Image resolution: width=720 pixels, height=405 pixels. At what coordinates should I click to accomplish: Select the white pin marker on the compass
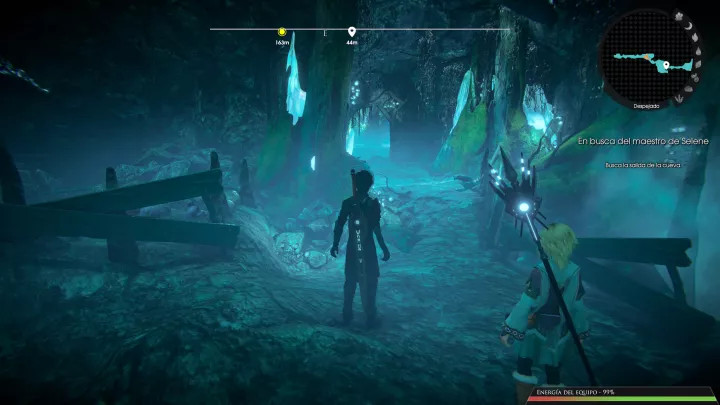[352, 32]
